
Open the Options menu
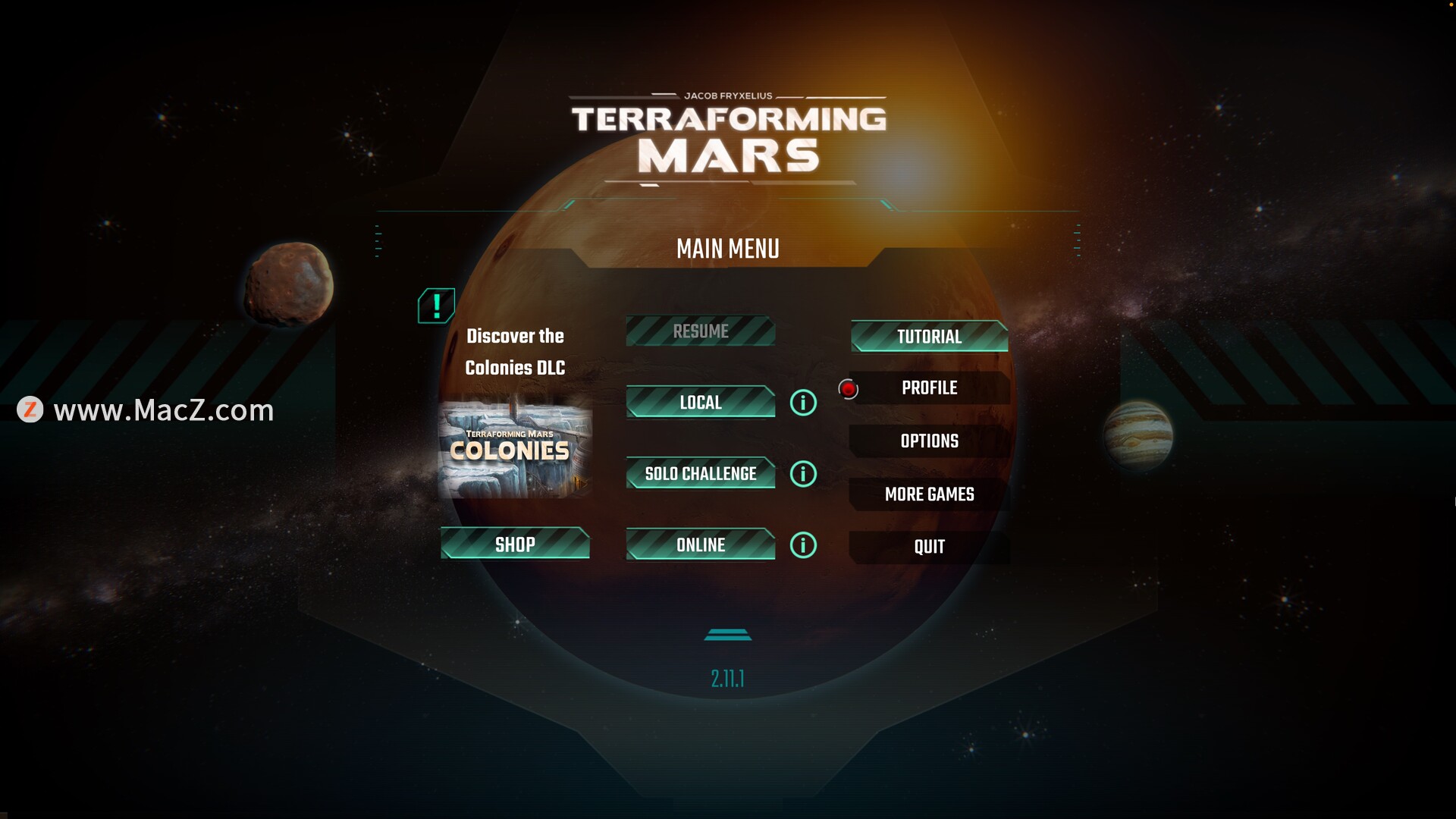[929, 441]
